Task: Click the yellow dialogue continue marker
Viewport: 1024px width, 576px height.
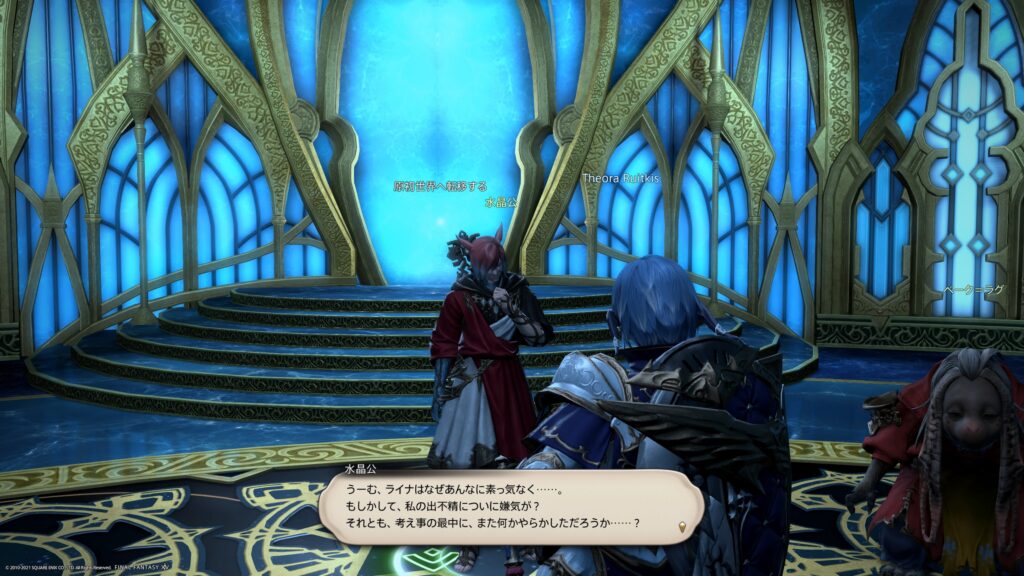Action: click(x=683, y=526)
